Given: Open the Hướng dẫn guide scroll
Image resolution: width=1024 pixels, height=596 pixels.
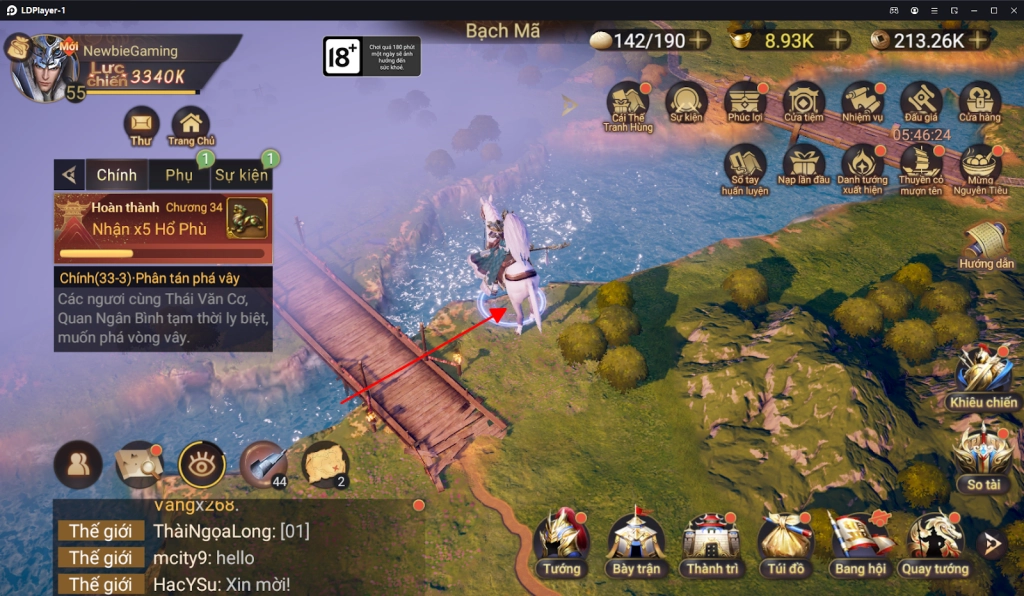Looking at the screenshot, I should click(986, 247).
